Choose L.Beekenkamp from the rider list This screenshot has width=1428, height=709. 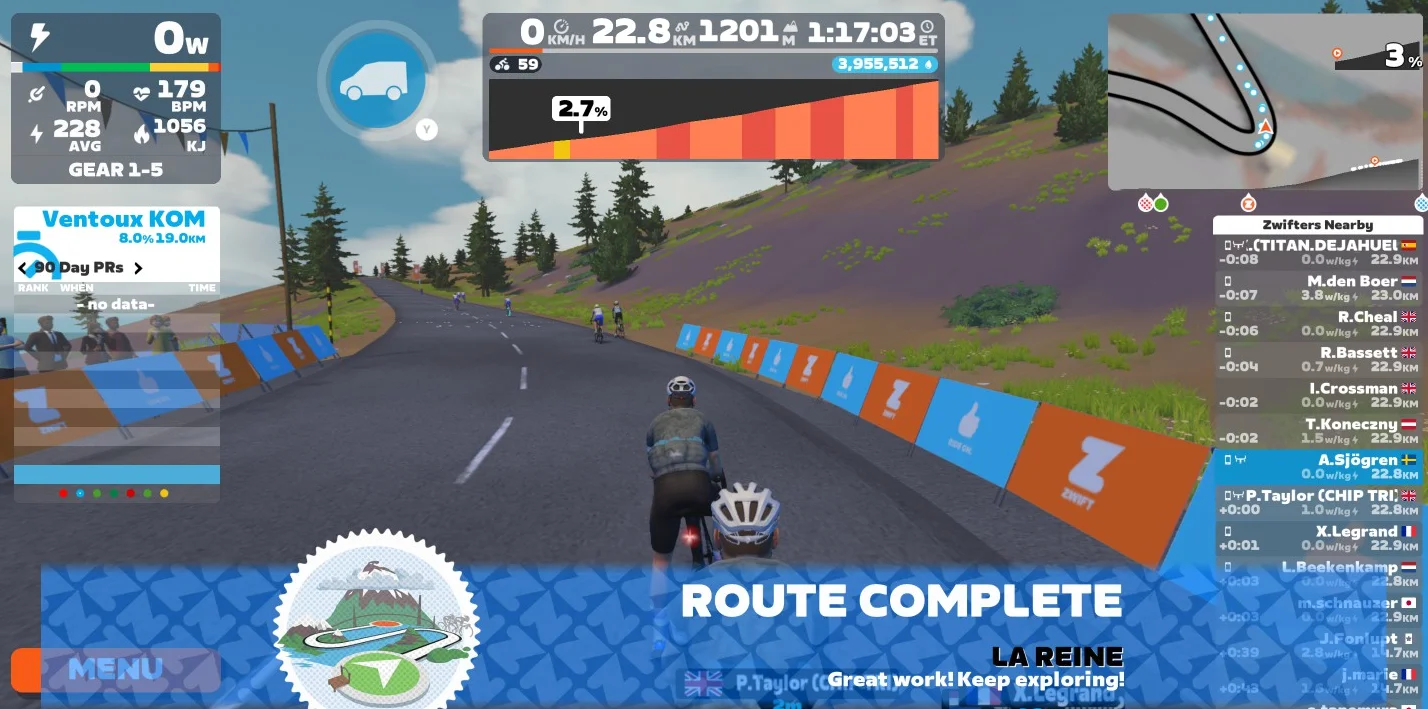click(x=1318, y=574)
